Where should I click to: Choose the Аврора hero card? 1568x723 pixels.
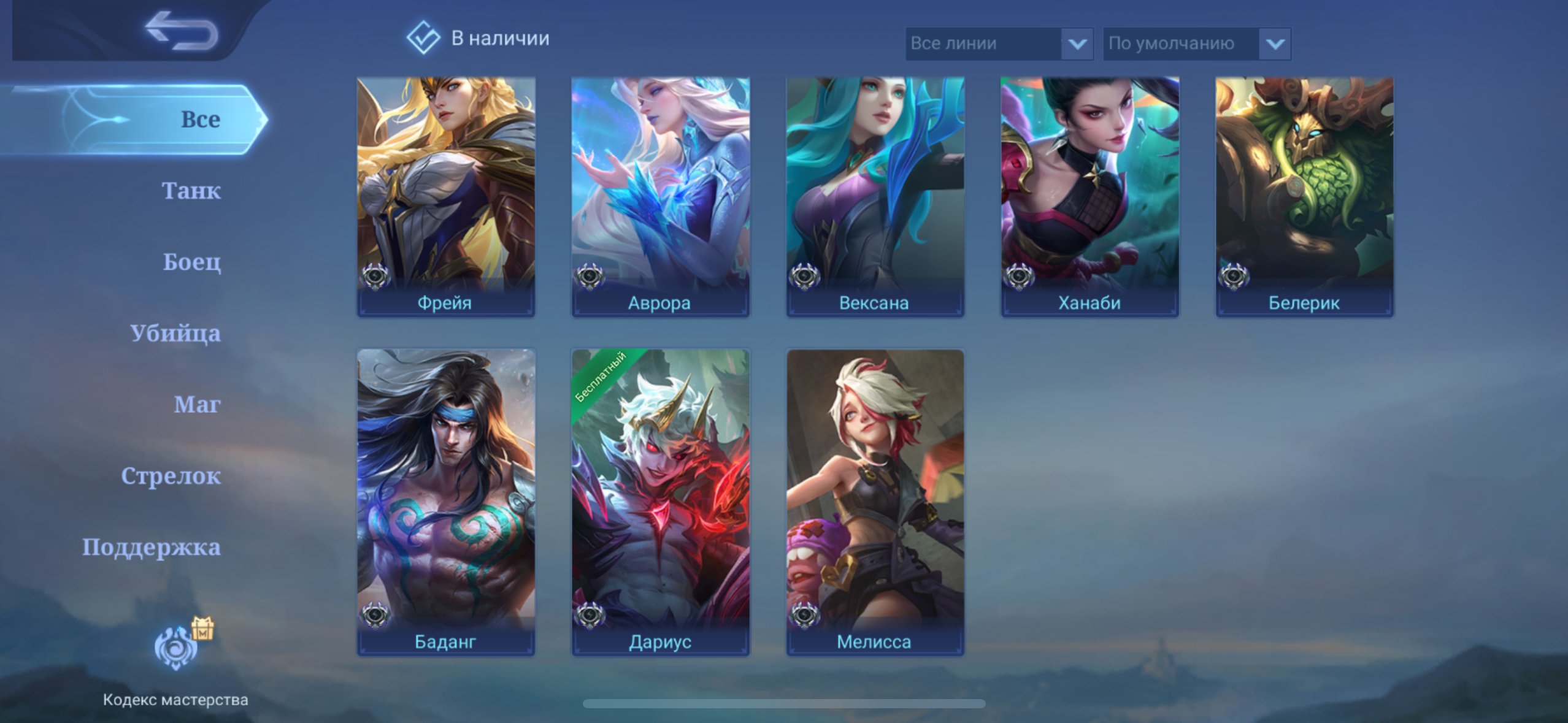click(x=660, y=196)
